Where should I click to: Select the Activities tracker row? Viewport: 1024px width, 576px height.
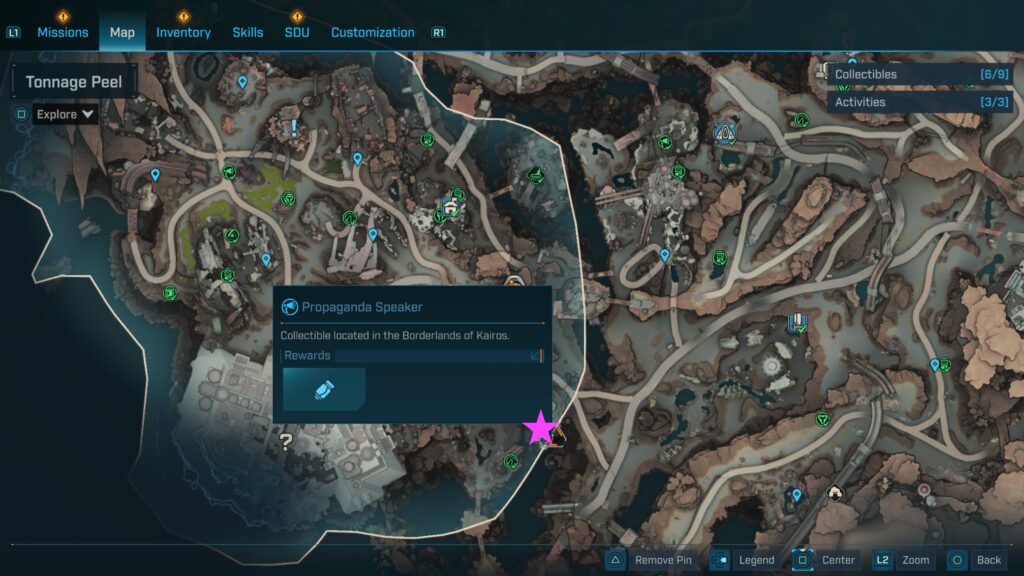[x=905, y=102]
